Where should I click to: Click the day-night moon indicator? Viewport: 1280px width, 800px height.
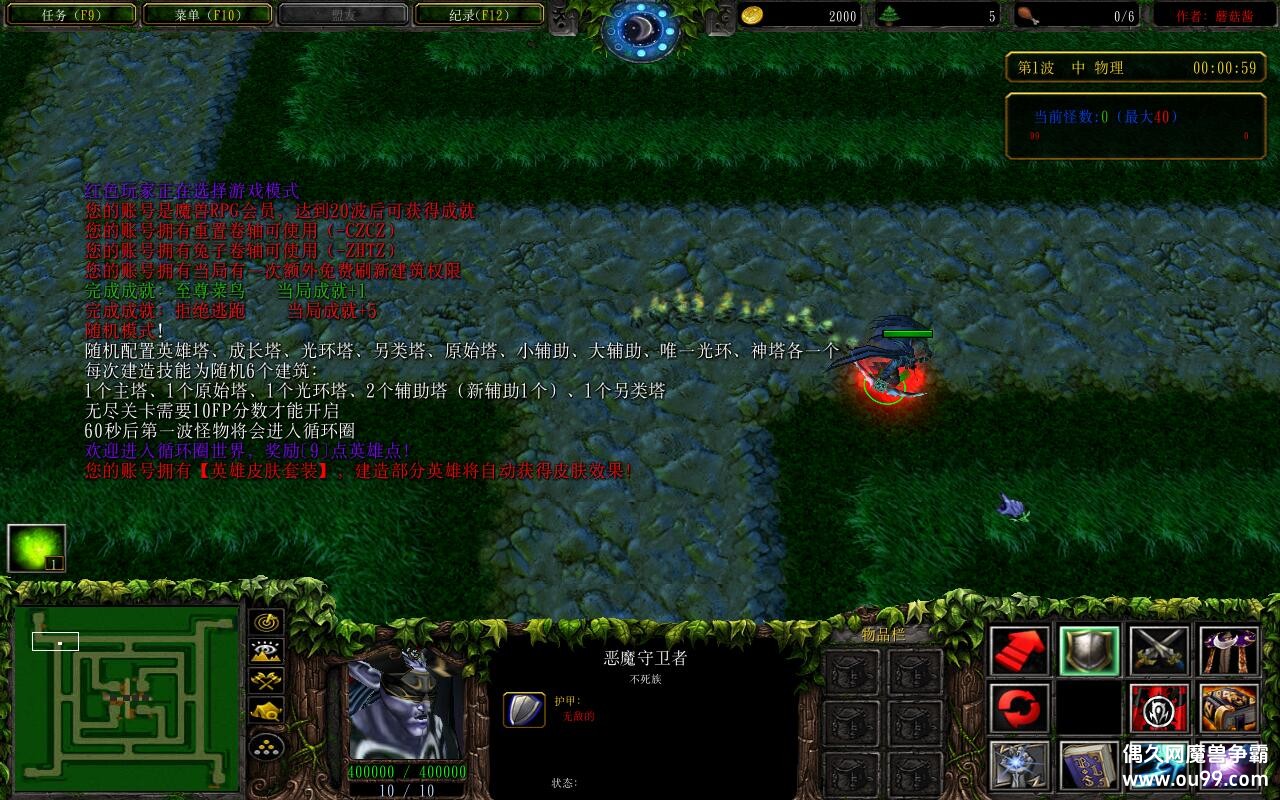point(640,25)
